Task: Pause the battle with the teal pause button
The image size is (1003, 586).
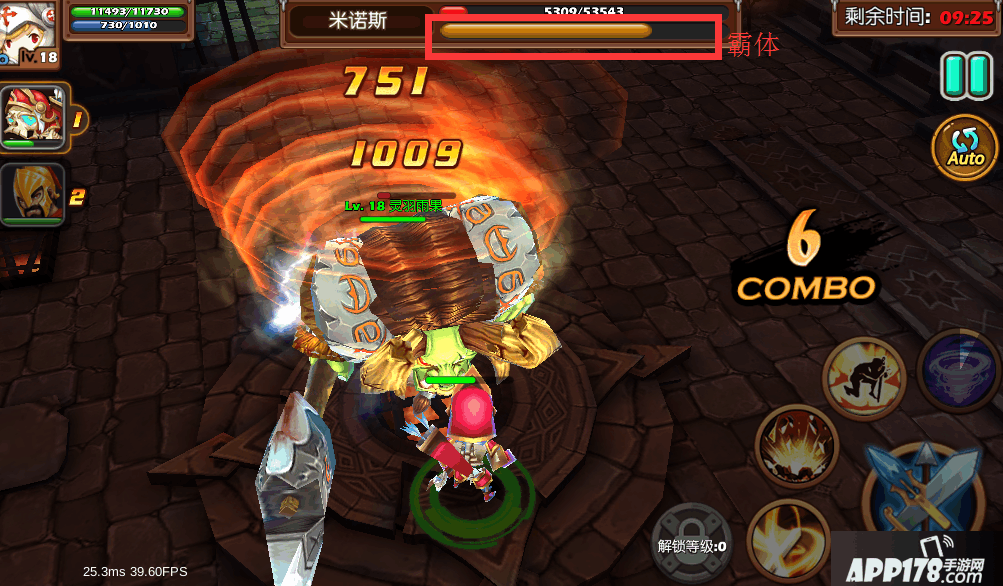Action: click(965, 76)
